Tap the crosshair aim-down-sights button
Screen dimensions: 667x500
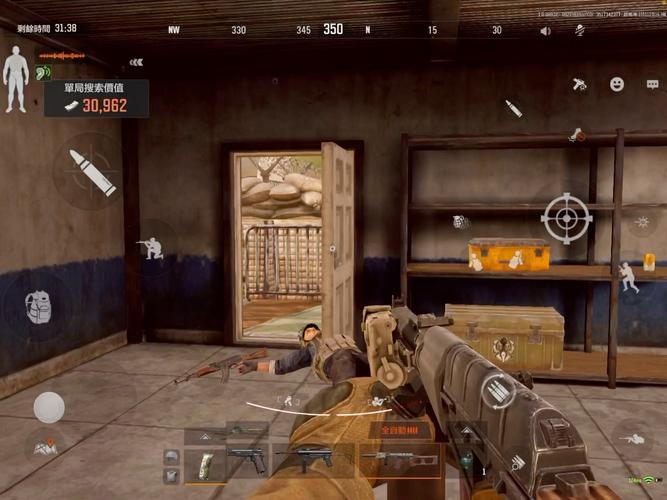click(x=567, y=219)
